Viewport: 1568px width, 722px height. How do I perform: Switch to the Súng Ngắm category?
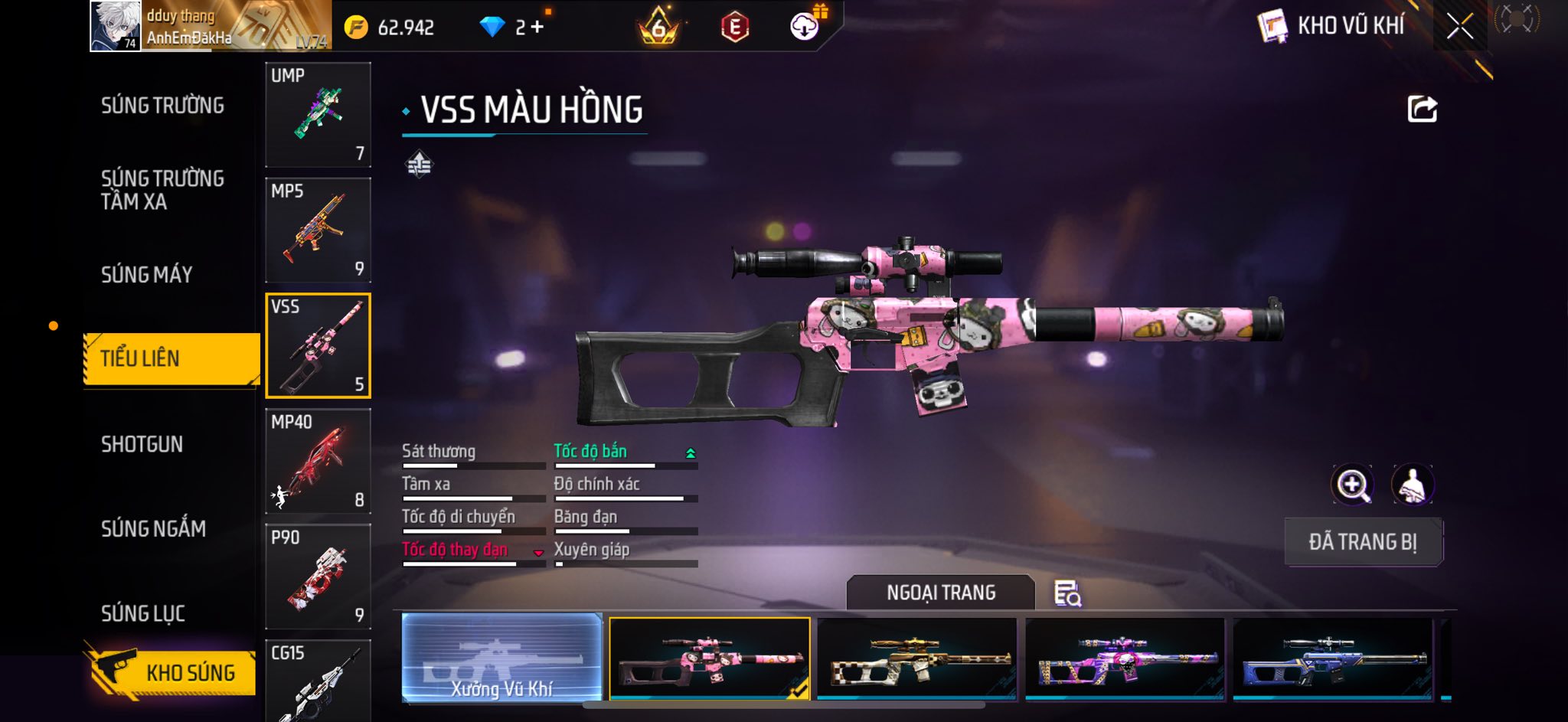coord(153,529)
